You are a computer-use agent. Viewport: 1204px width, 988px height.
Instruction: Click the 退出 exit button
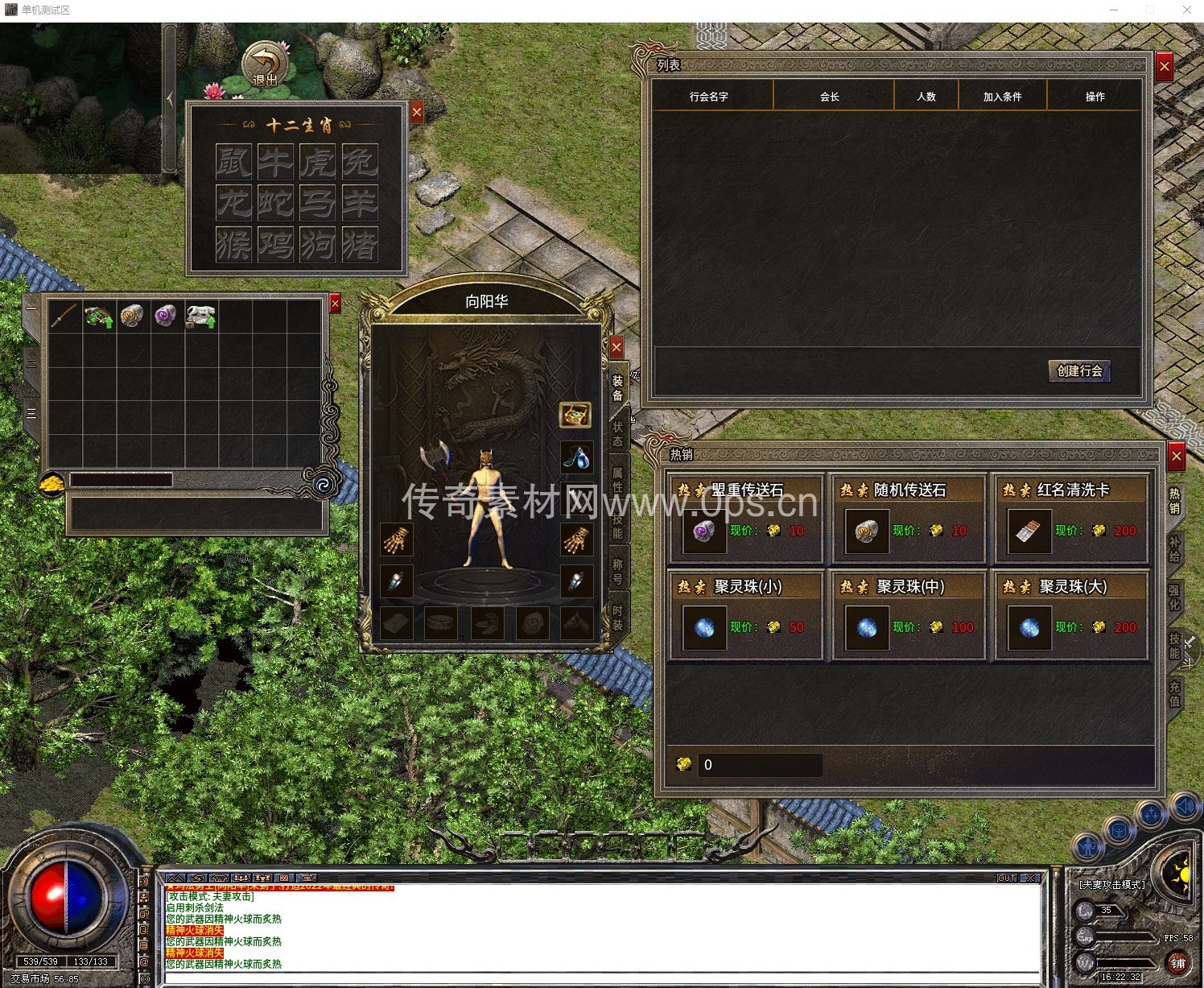265,64
